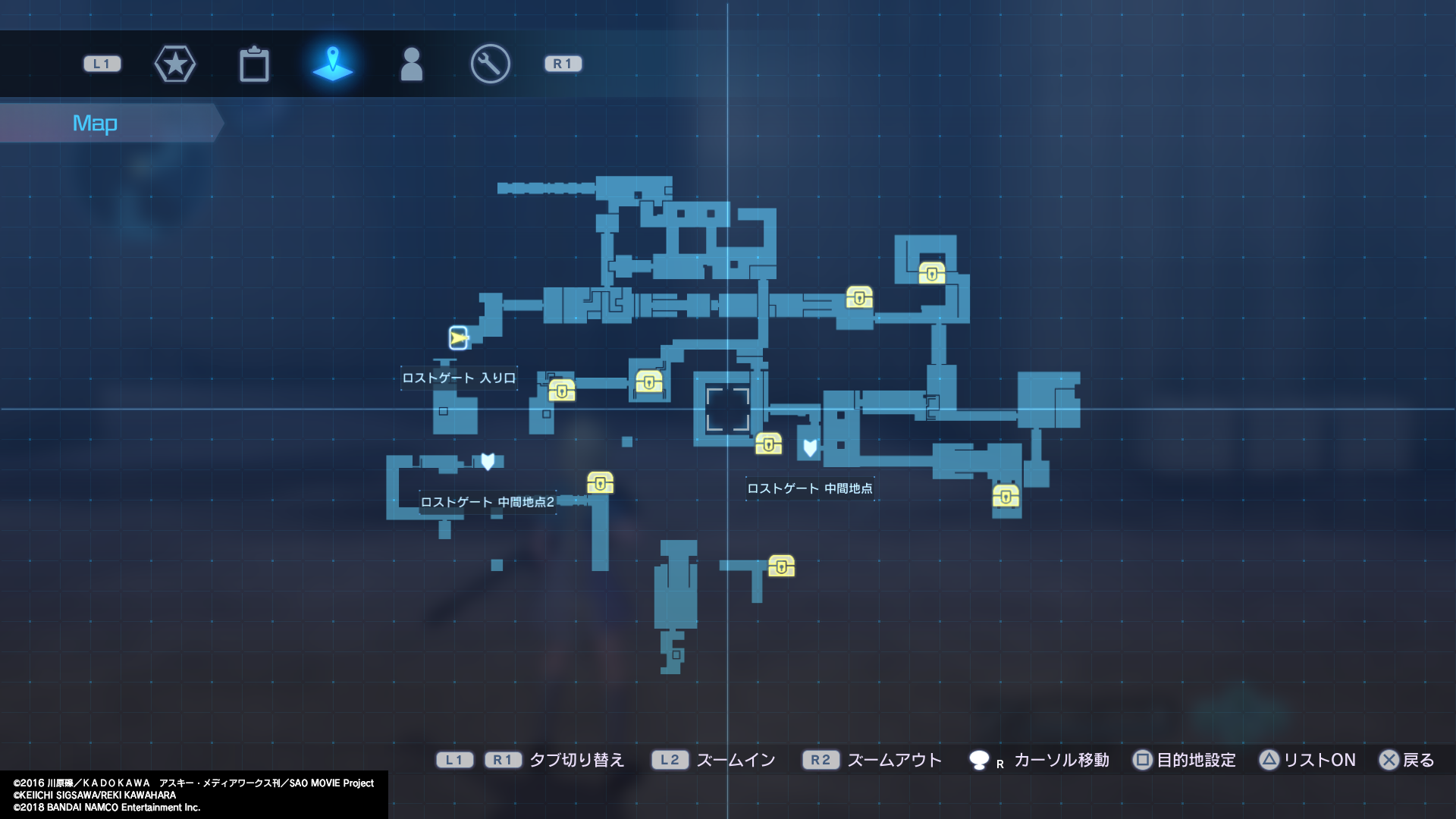Select the character person tab icon
The height and width of the screenshot is (819, 1456).
point(412,64)
